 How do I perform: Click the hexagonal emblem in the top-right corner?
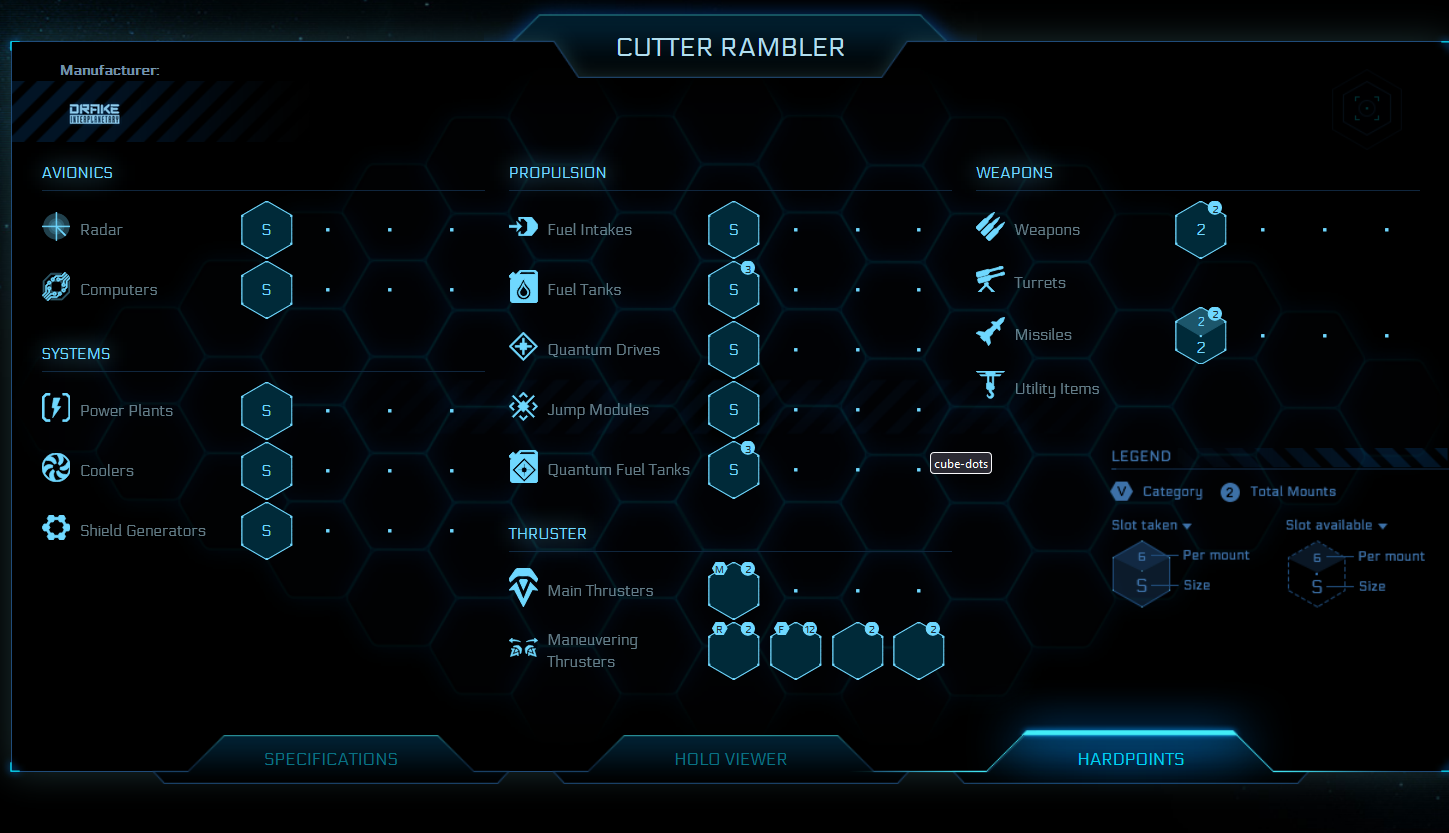click(1366, 108)
